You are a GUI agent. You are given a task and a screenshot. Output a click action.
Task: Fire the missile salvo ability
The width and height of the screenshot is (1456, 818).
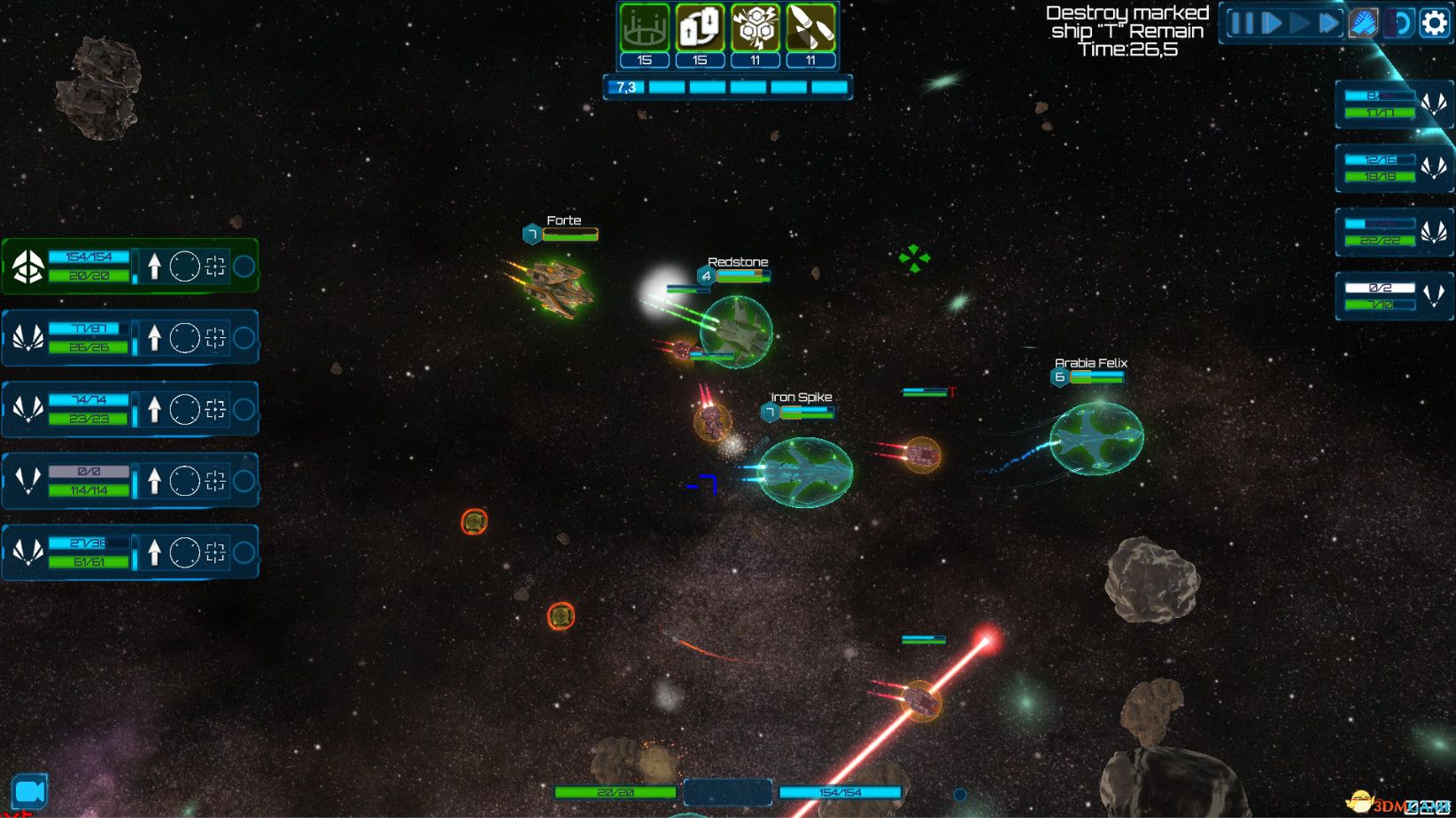[x=810, y=28]
